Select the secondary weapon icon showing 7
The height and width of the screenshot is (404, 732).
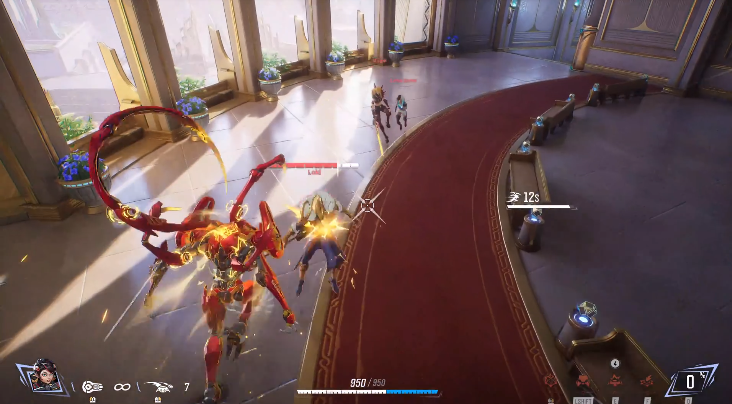(x=159, y=385)
